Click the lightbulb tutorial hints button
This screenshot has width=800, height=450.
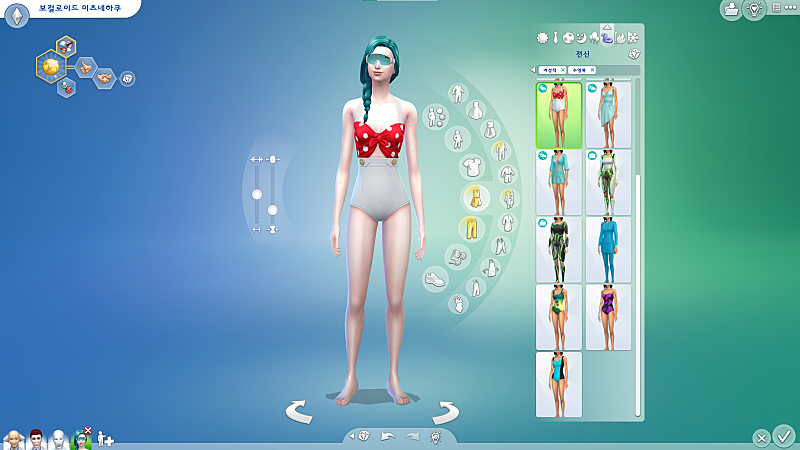754,9
